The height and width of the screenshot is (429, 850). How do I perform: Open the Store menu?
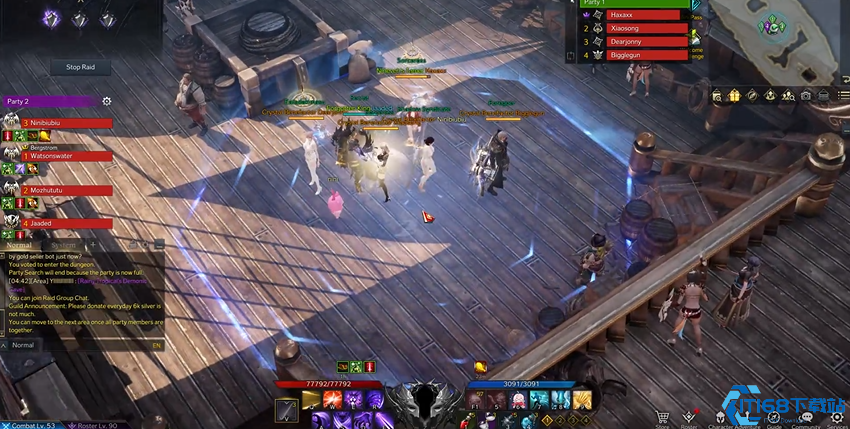[661, 419]
